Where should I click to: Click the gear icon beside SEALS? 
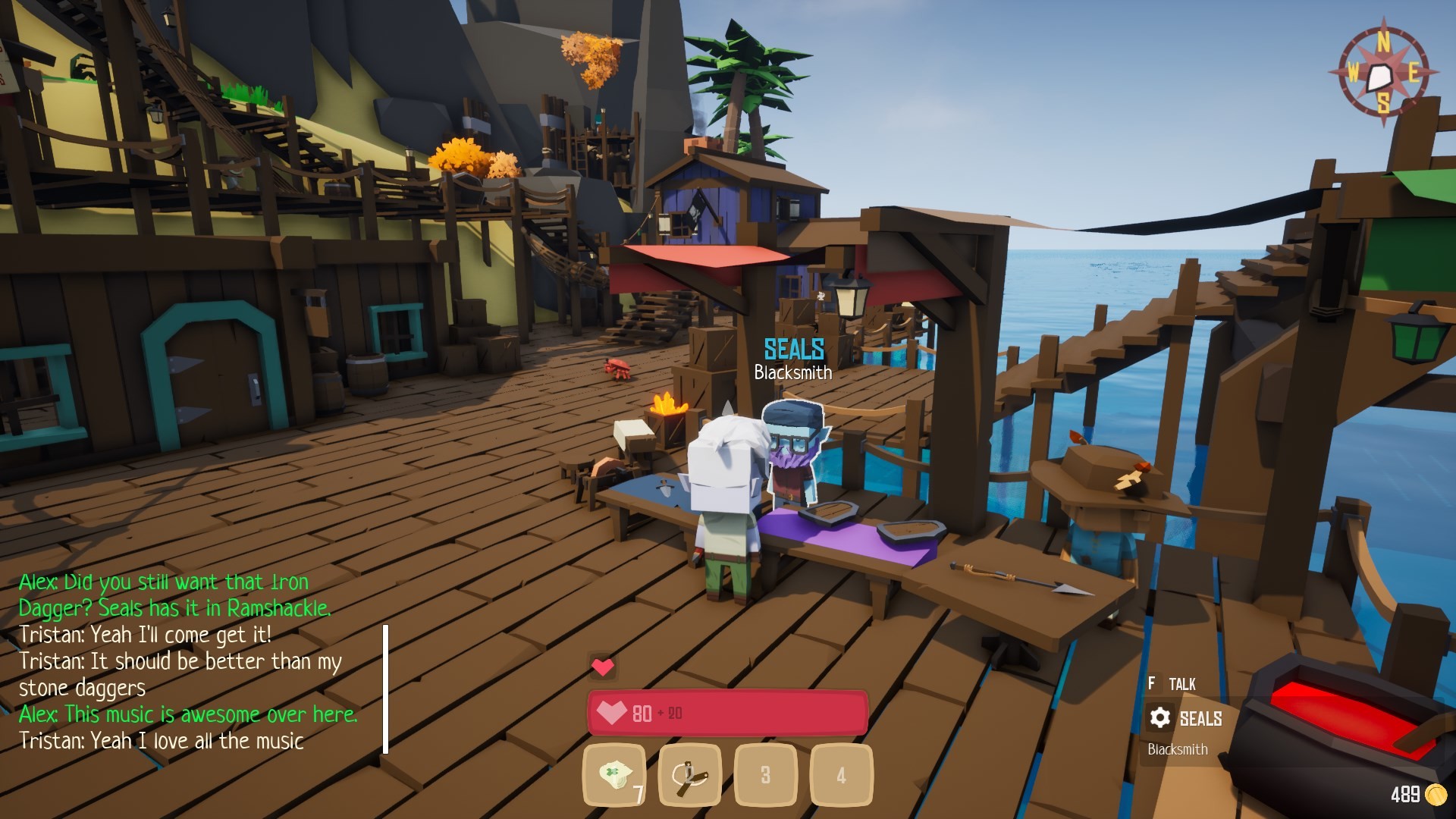[x=1159, y=717]
